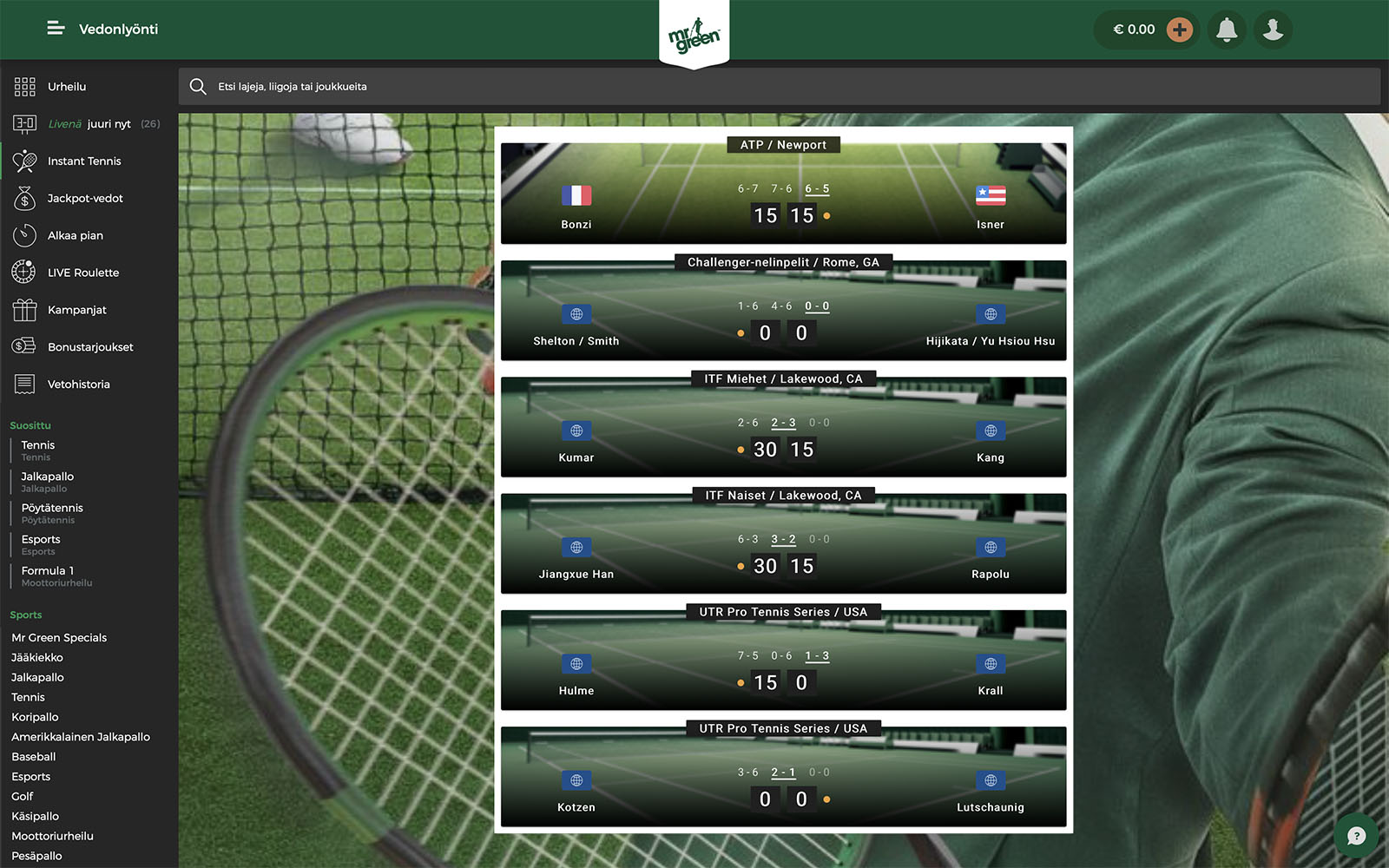This screenshot has height=868, width=1389.
Task: Open the user profile icon
Action: pyautogui.click(x=1273, y=30)
